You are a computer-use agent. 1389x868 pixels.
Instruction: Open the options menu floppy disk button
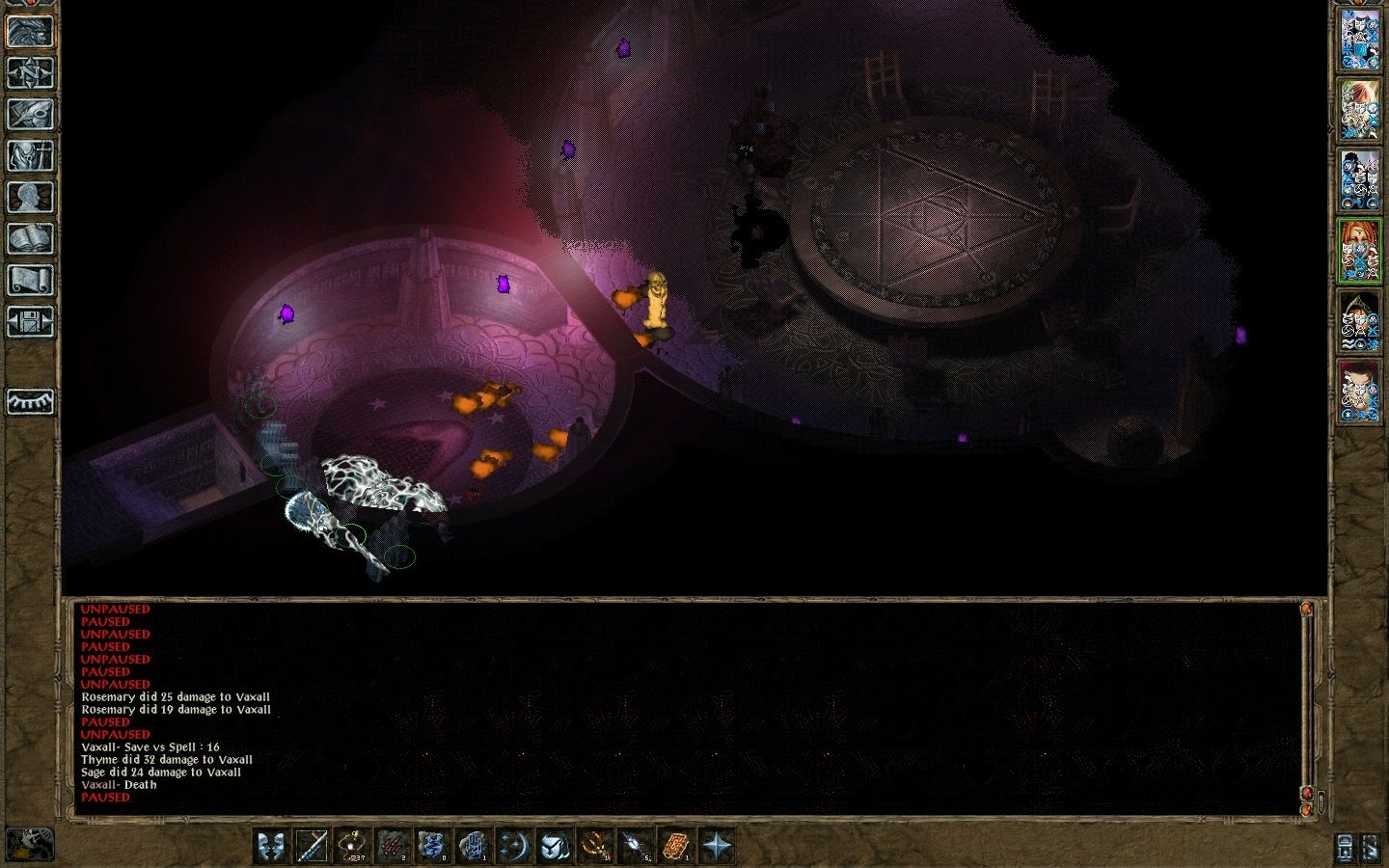pos(30,321)
